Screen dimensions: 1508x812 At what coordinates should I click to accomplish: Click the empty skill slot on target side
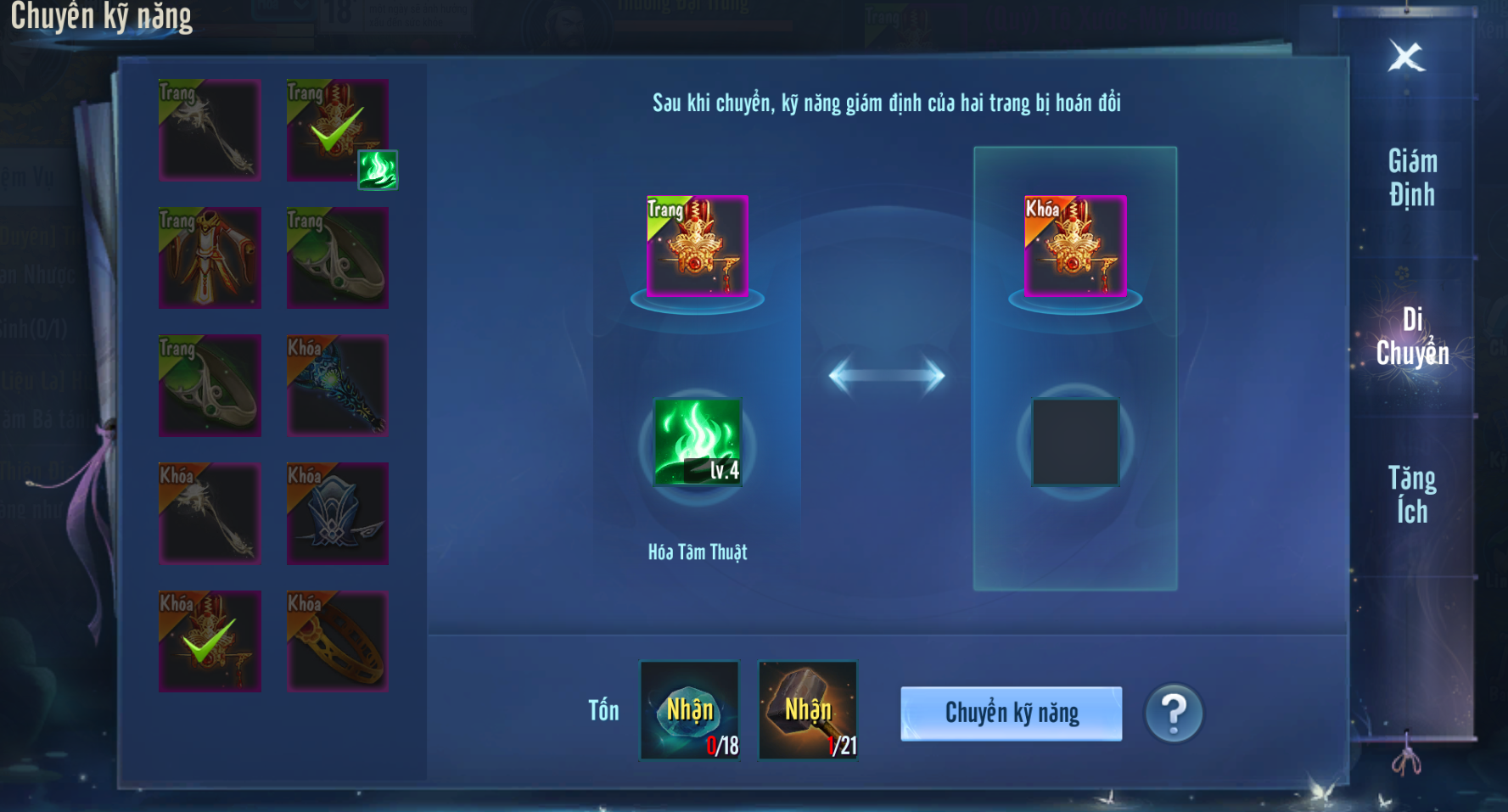(1075, 442)
